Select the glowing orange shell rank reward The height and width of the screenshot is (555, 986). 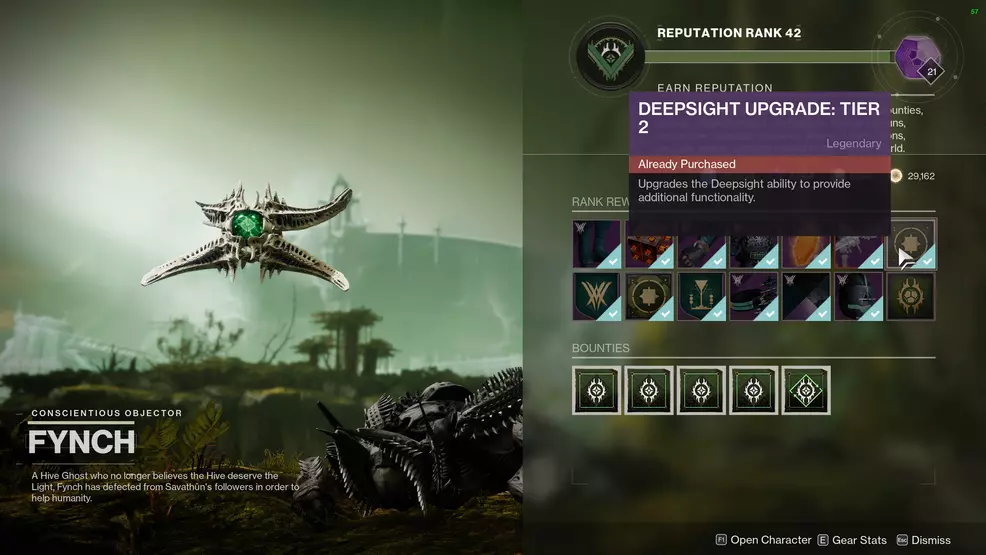(x=805, y=244)
